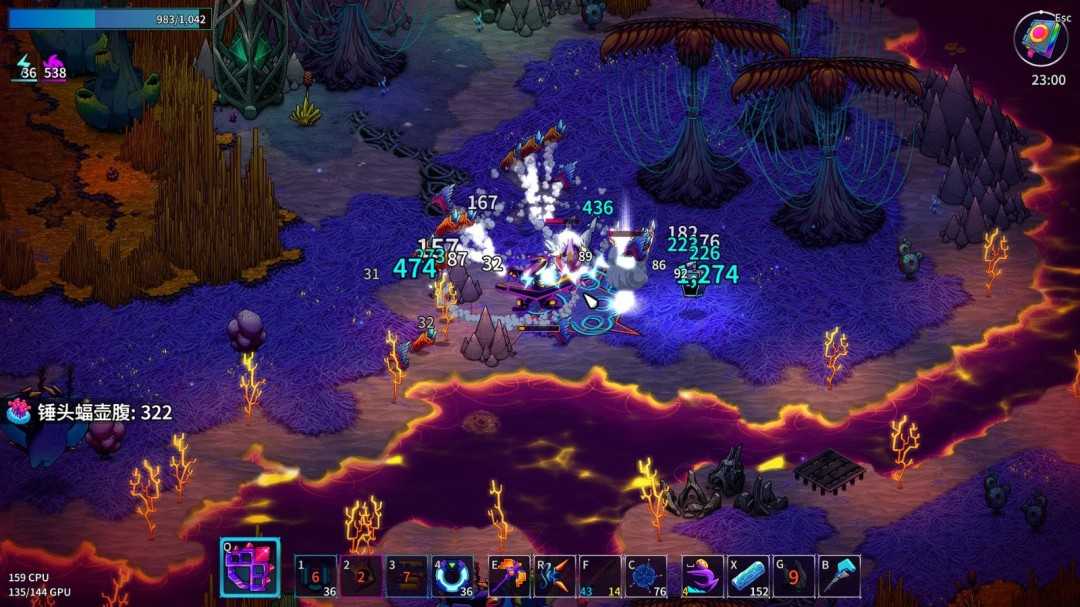The height and width of the screenshot is (607, 1080).
Task: Activate the blue spiked weapon slot
Action: pyautogui.click(x=555, y=577)
